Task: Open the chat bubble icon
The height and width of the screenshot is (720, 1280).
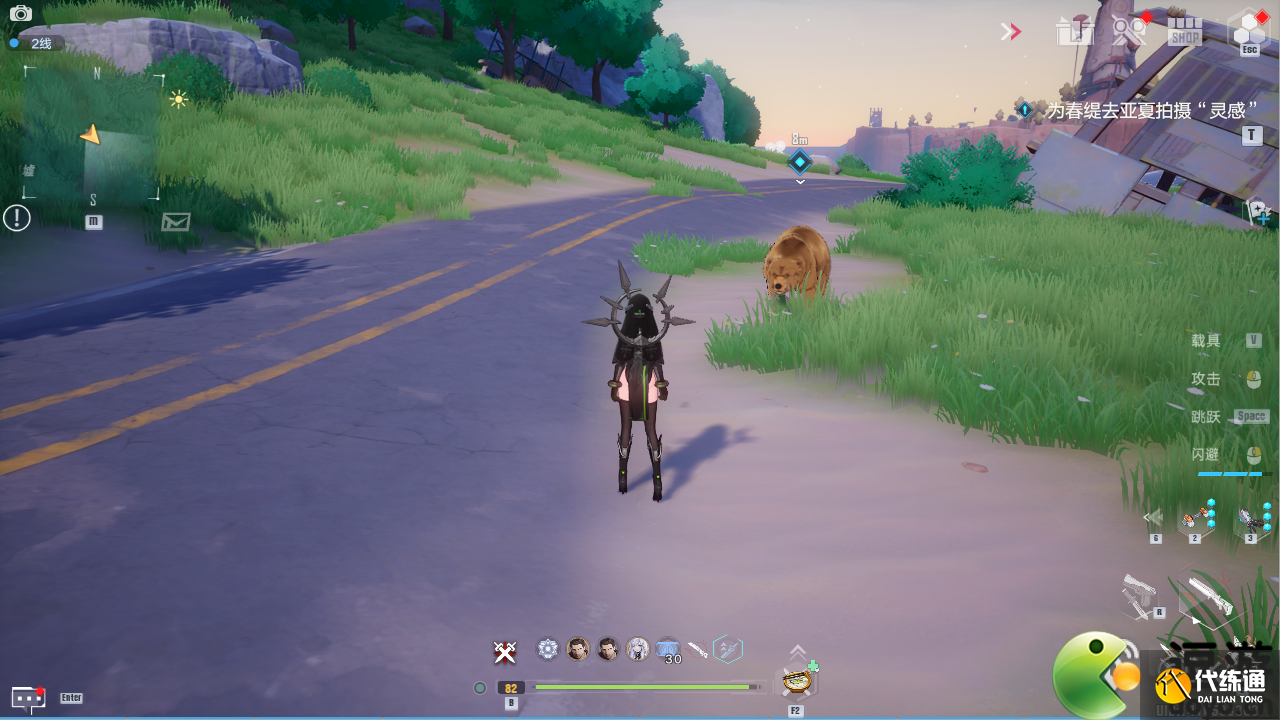Action: 27,697
